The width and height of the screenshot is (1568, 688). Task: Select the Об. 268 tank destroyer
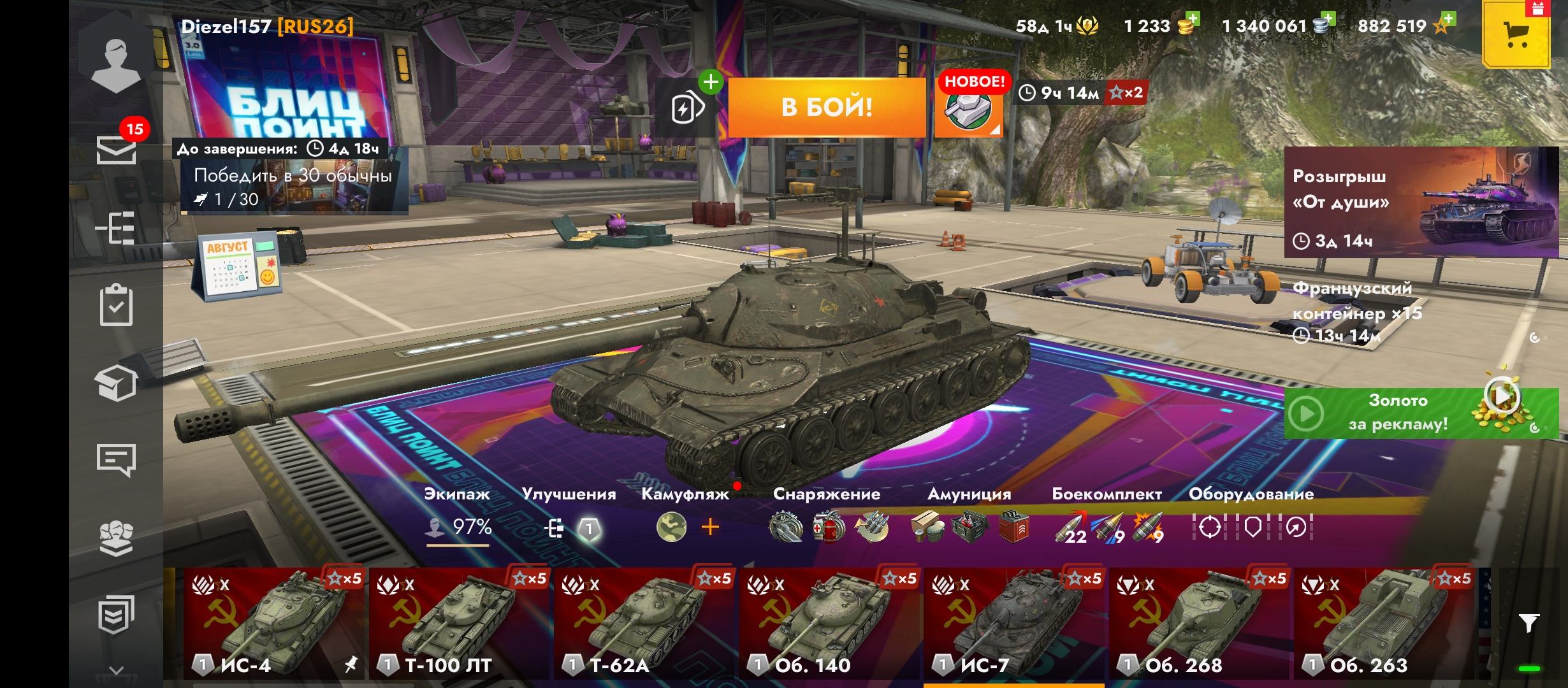click(1198, 623)
